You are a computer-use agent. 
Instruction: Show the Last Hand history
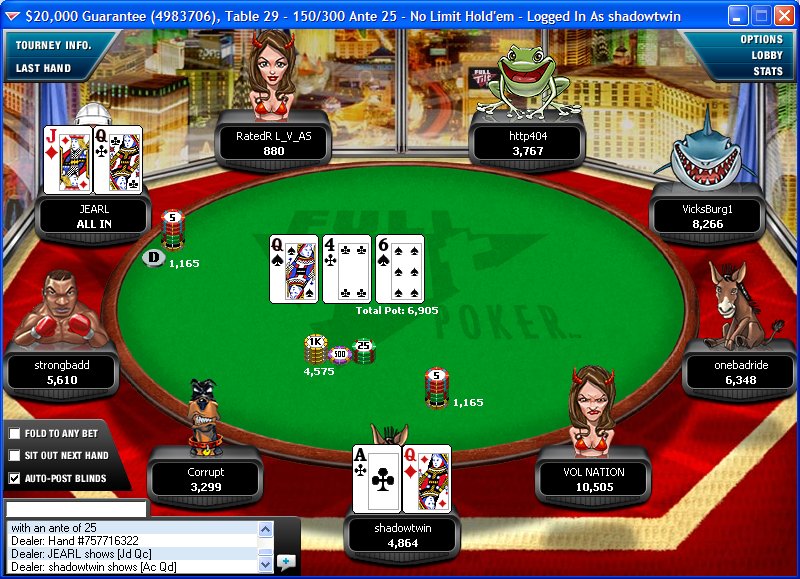pyautogui.click(x=43, y=69)
